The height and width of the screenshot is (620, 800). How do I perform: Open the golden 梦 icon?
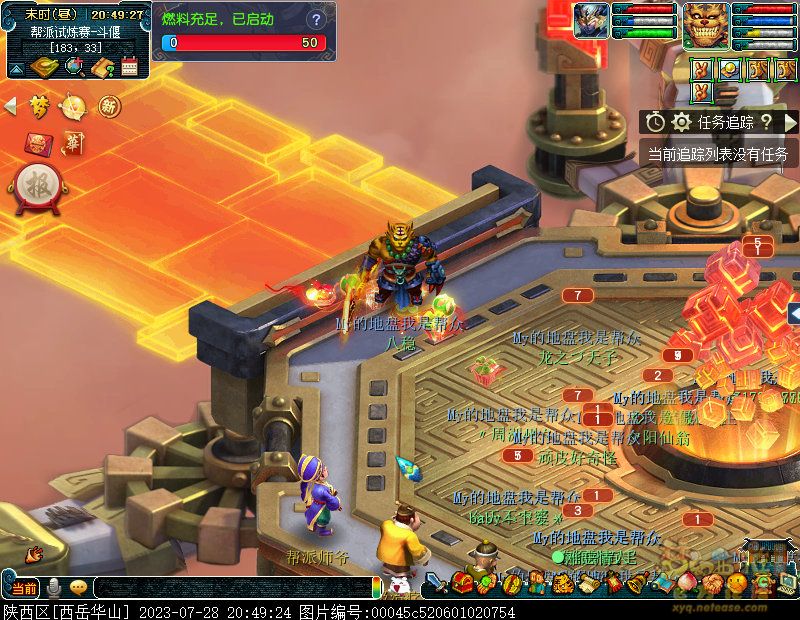[x=39, y=106]
